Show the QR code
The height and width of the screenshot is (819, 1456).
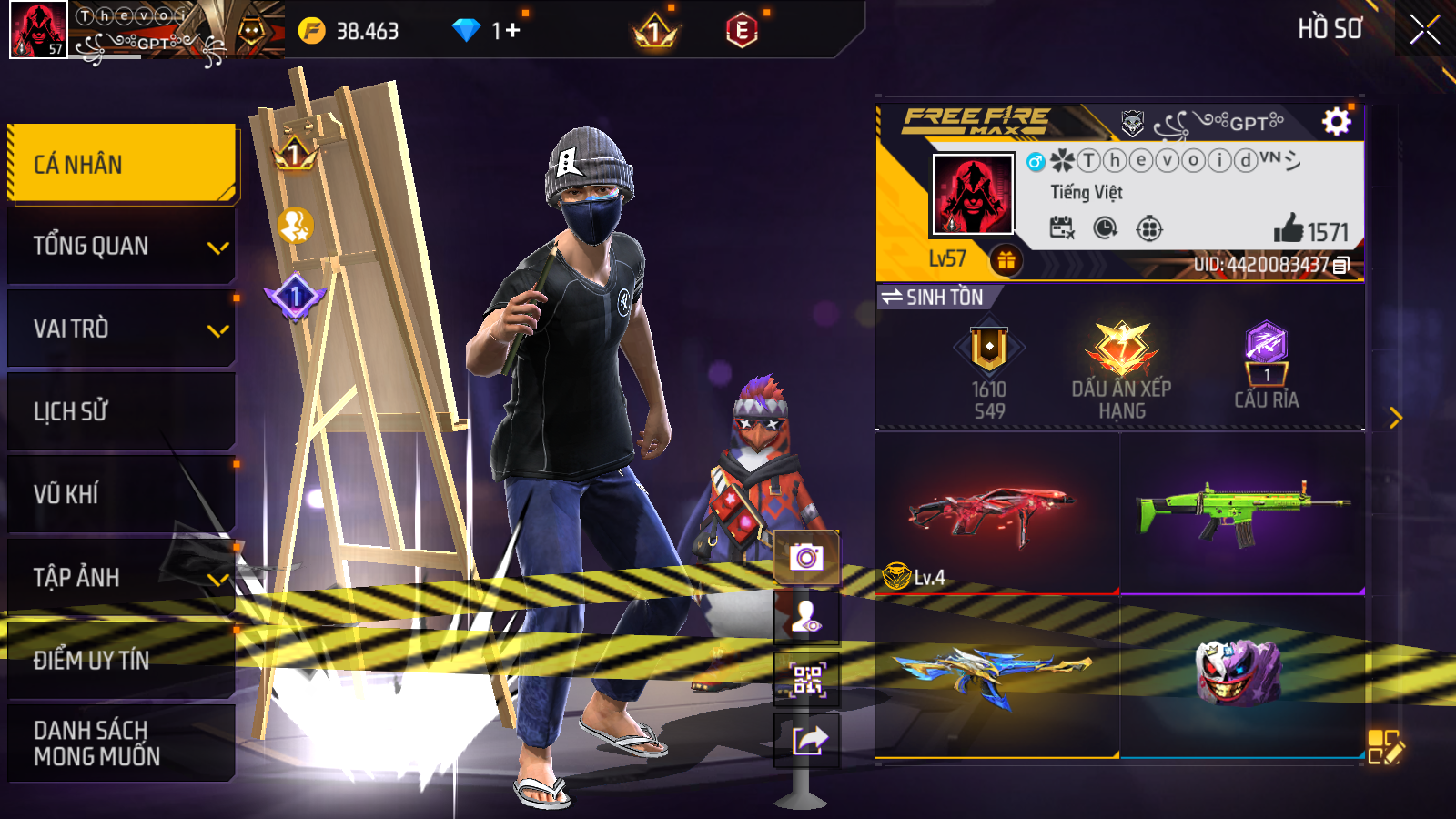tap(806, 679)
